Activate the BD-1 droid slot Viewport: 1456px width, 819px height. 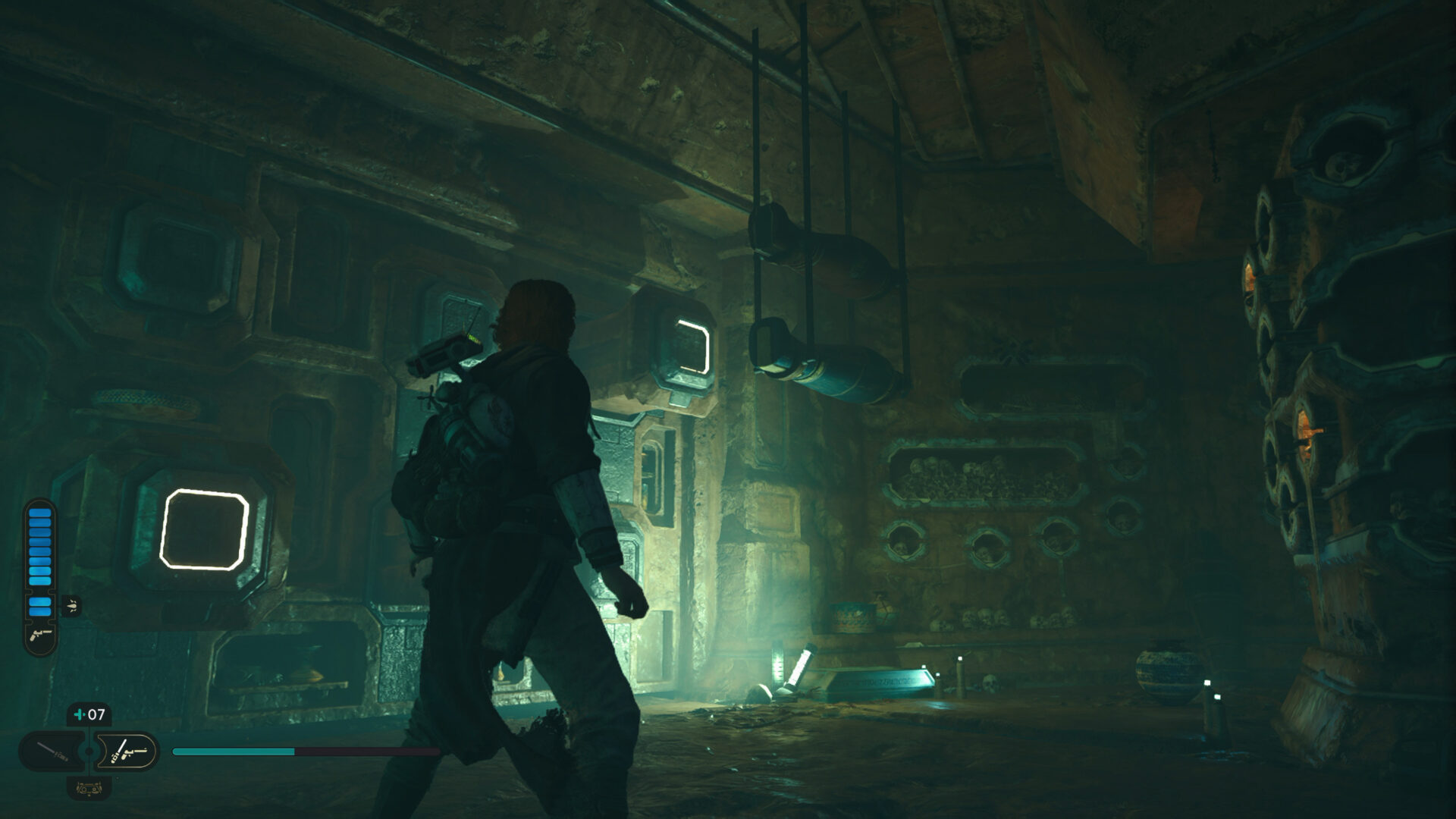89,788
